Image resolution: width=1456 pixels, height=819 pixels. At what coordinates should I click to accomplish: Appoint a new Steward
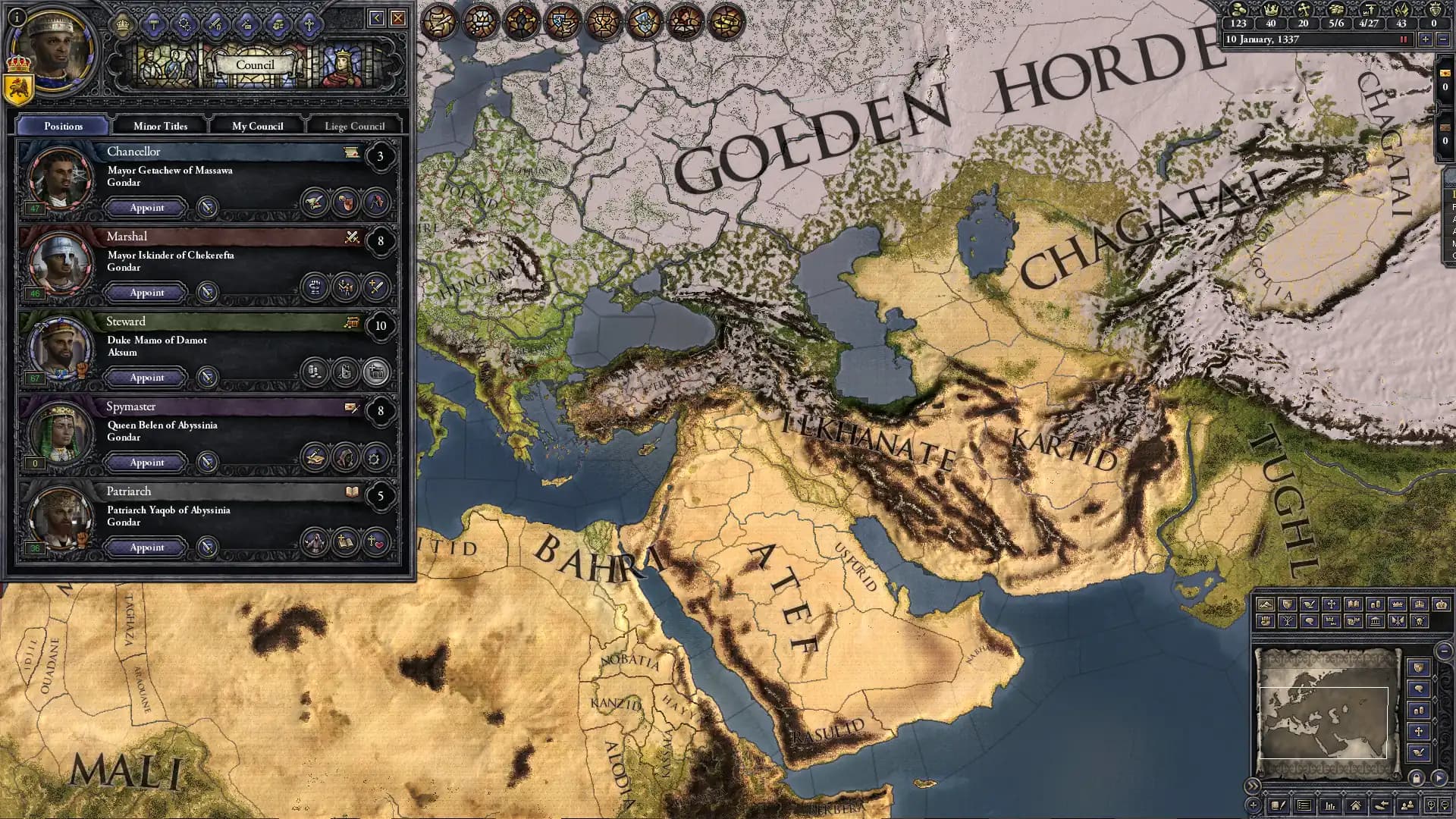coord(146,377)
